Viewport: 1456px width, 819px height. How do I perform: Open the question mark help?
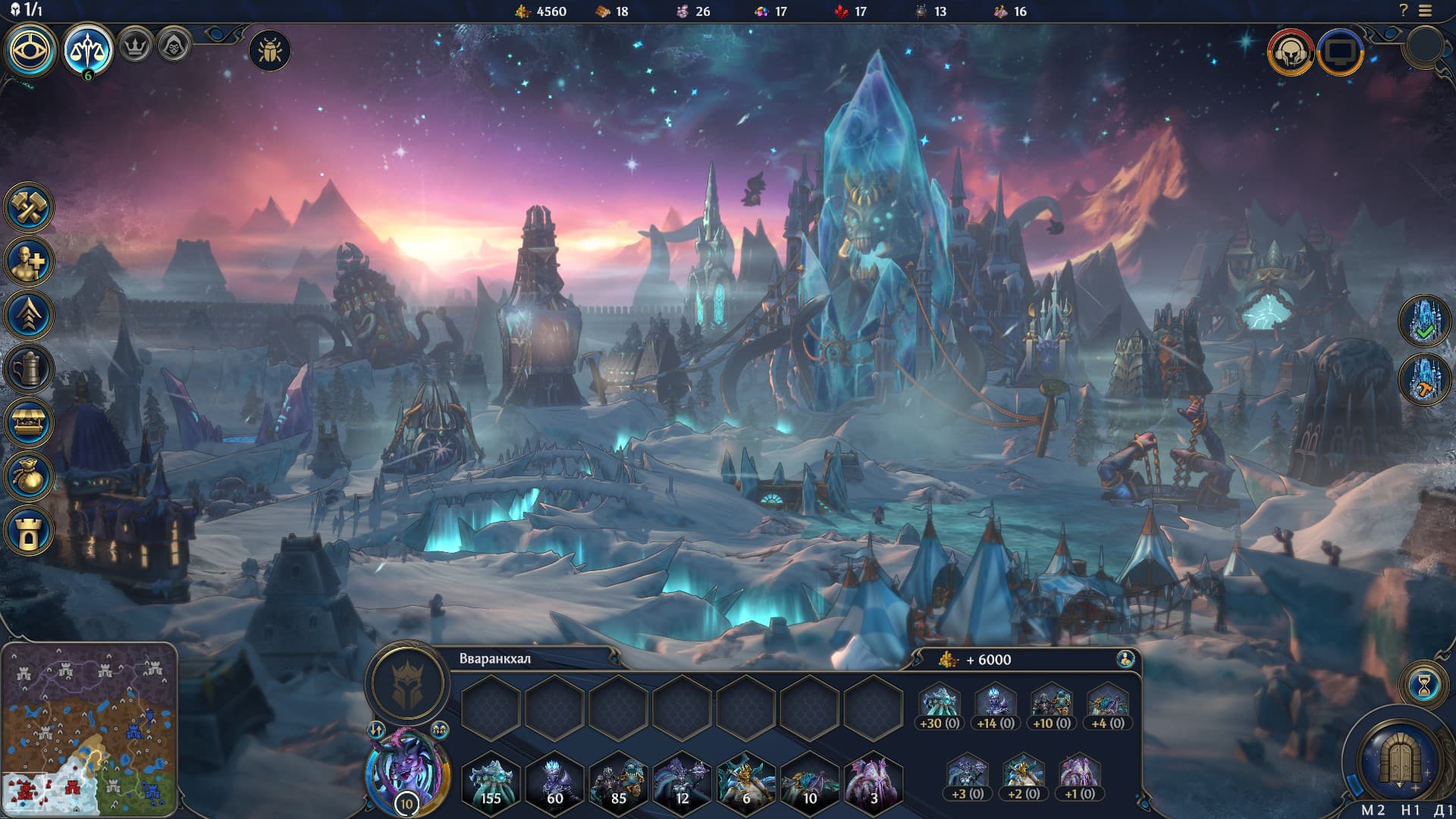(1403, 11)
